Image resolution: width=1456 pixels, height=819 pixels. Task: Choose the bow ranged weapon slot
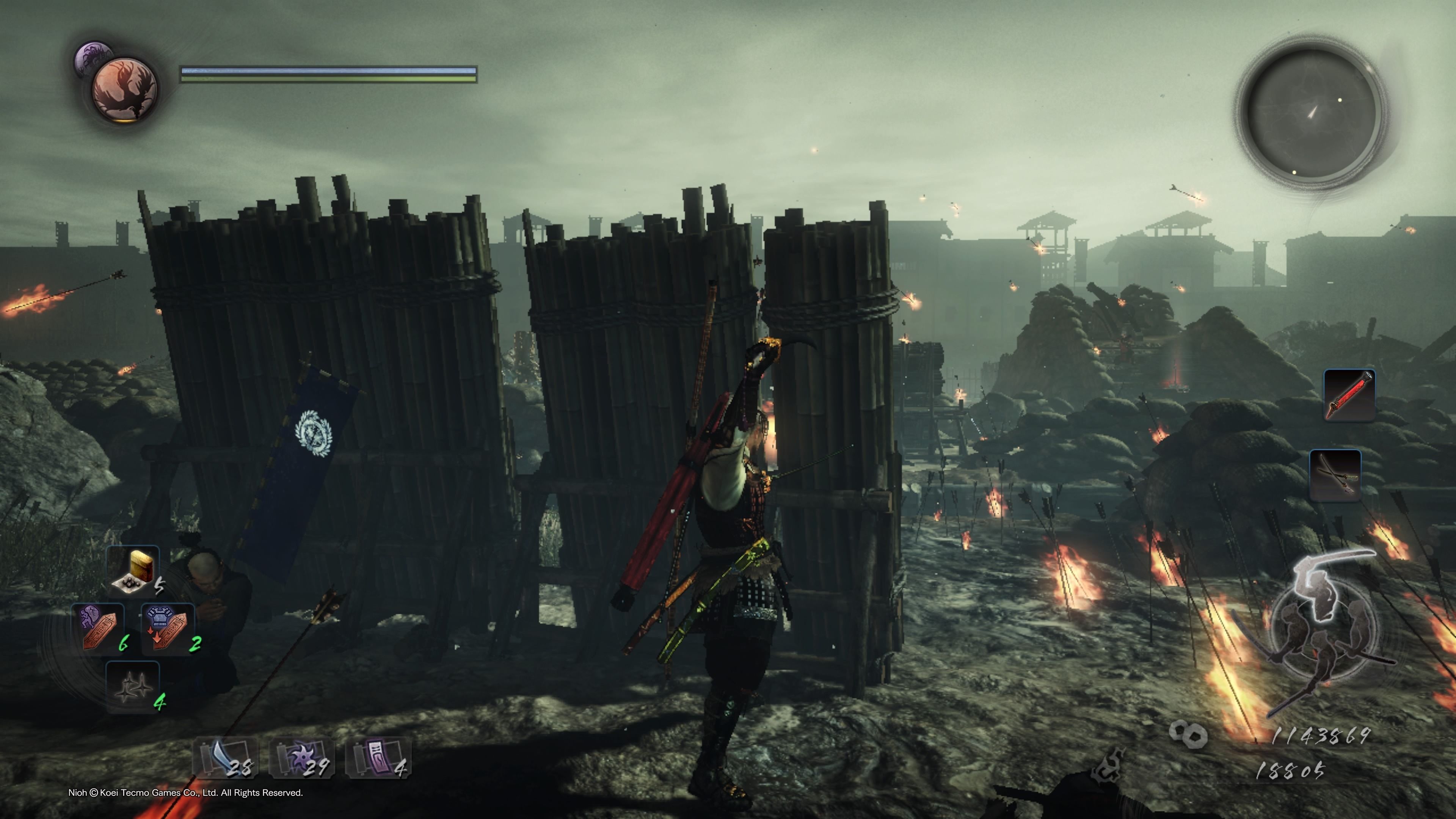point(1335,475)
